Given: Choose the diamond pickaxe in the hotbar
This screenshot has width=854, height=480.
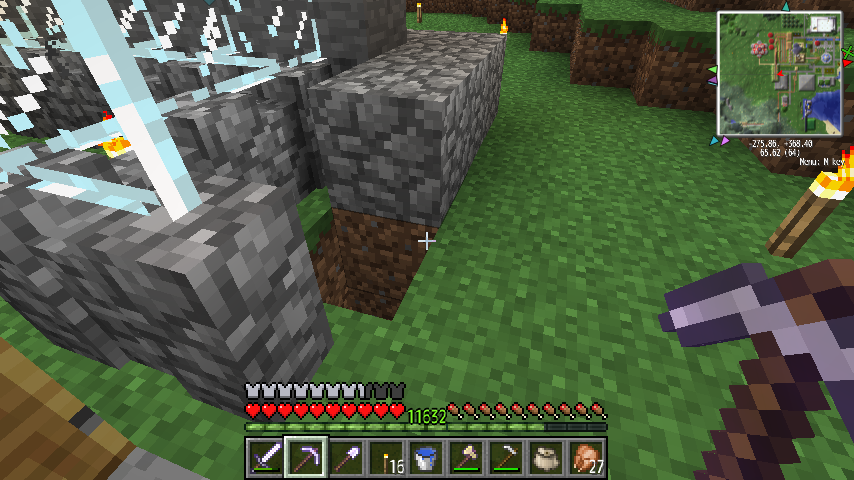Looking at the screenshot, I should 305,458.
